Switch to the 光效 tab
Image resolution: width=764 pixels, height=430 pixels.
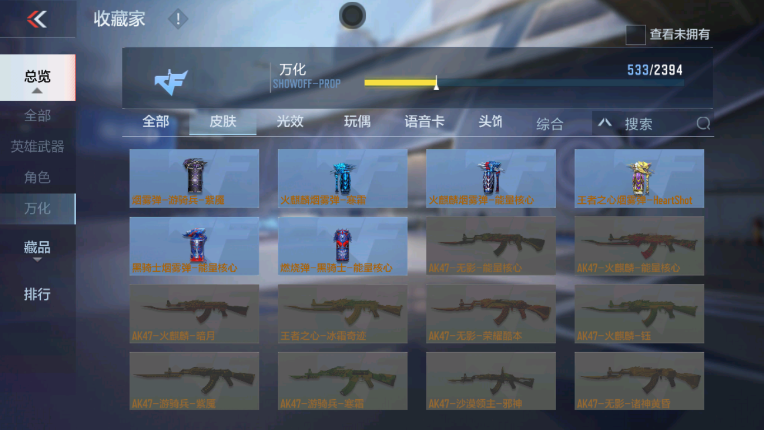click(x=290, y=122)
